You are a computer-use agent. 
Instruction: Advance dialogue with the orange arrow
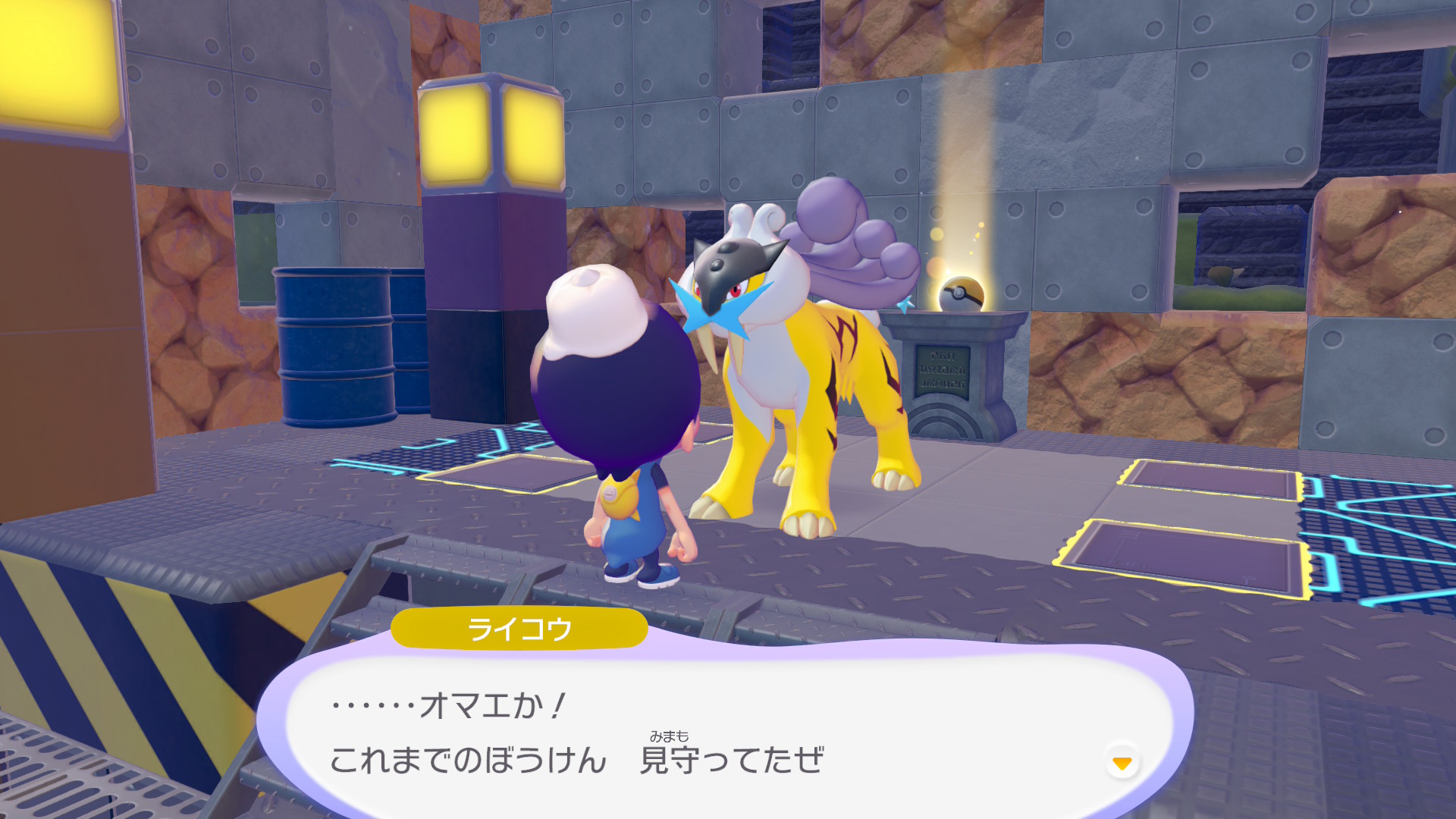click(x=1122, y=762)
